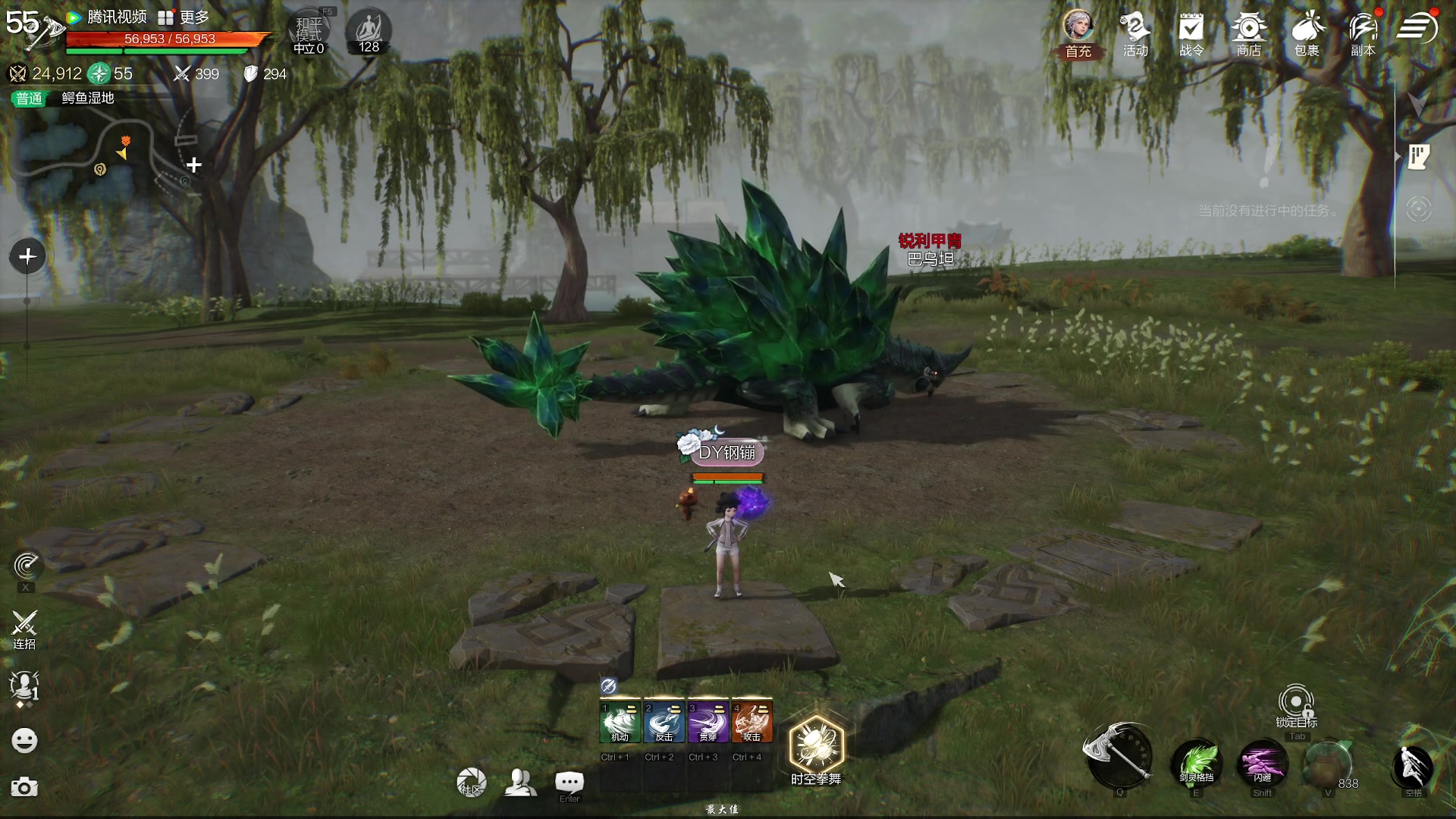Open the 活动 events menu
Viewport: 1456px width, 819px height.
(1135, 33)
